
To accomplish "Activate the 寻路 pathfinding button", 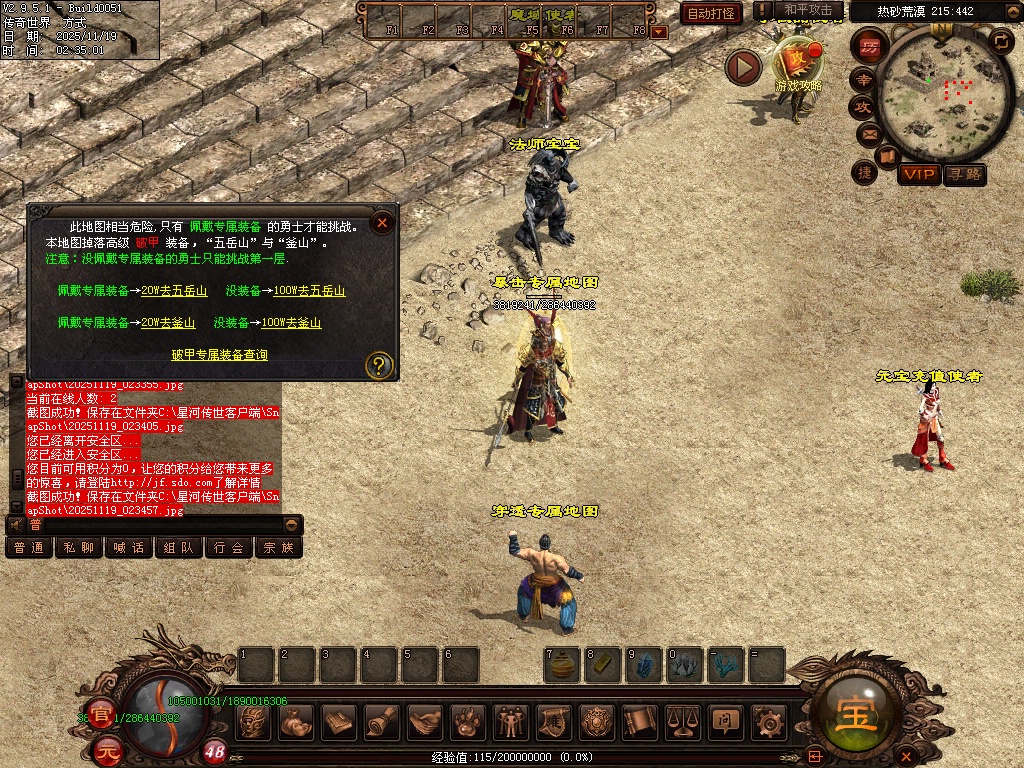I will pyautogui.click(x=964, y=174).
